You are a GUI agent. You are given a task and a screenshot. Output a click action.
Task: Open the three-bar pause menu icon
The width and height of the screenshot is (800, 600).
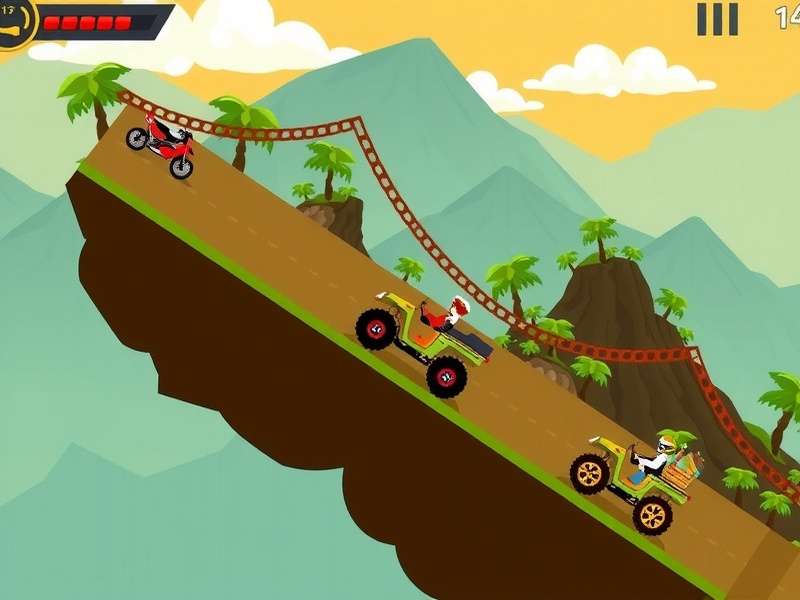(717, 19)
